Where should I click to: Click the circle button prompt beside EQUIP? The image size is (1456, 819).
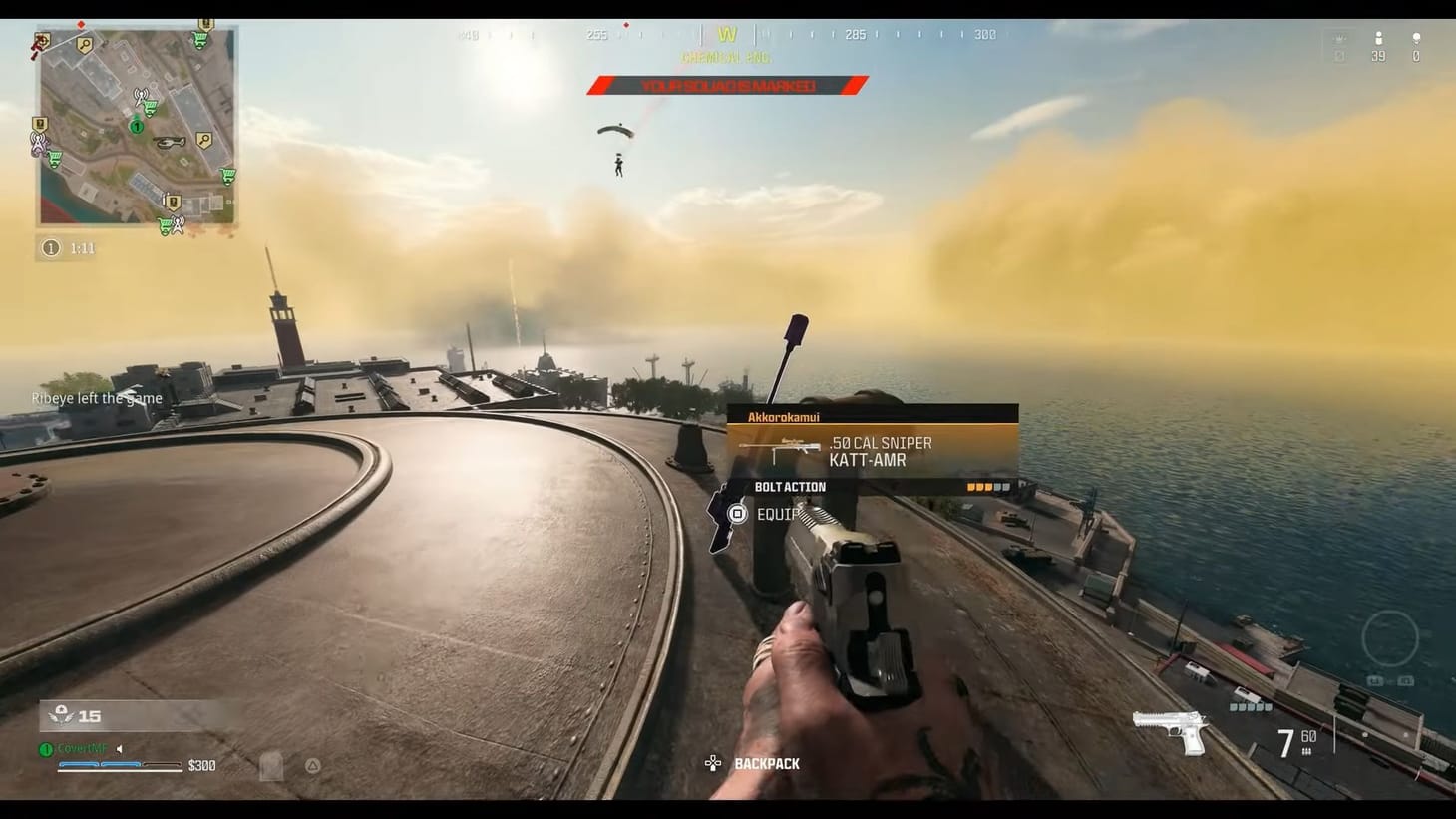pos(737,514)
